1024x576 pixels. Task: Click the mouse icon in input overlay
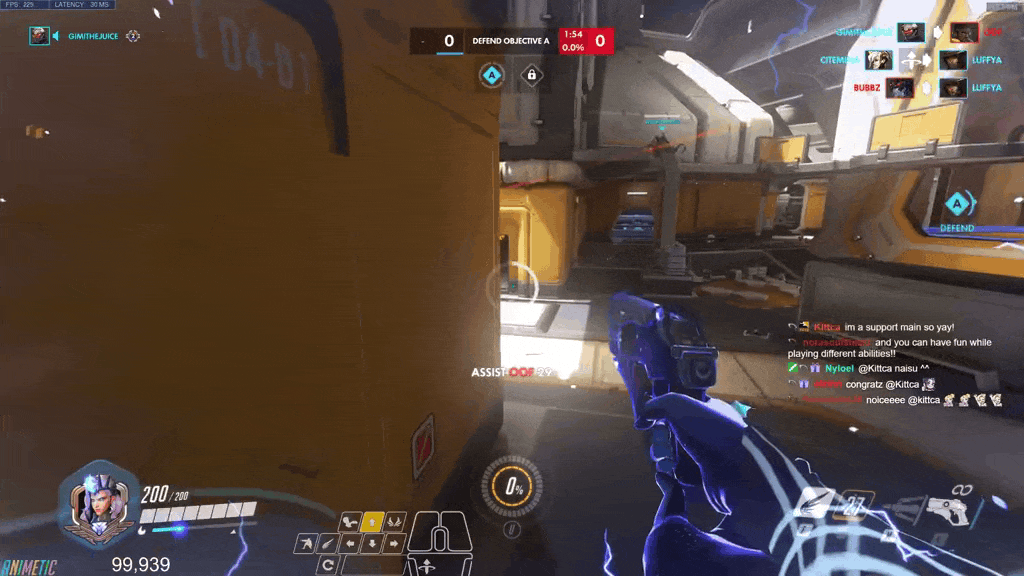439,540
